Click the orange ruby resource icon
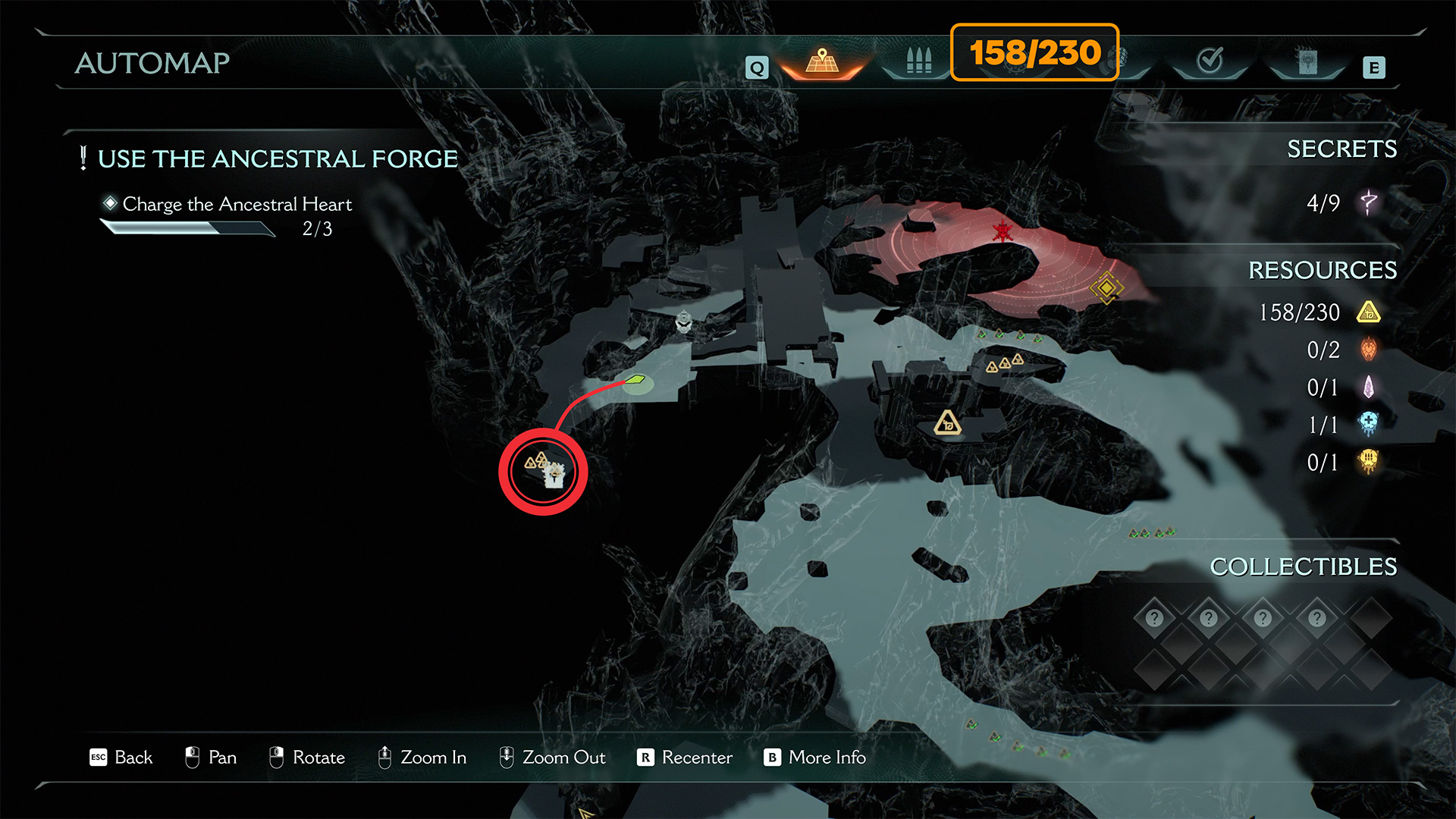Image resolution: width=1456 pixels, height=819 pixels. (x=1369, y=350)
